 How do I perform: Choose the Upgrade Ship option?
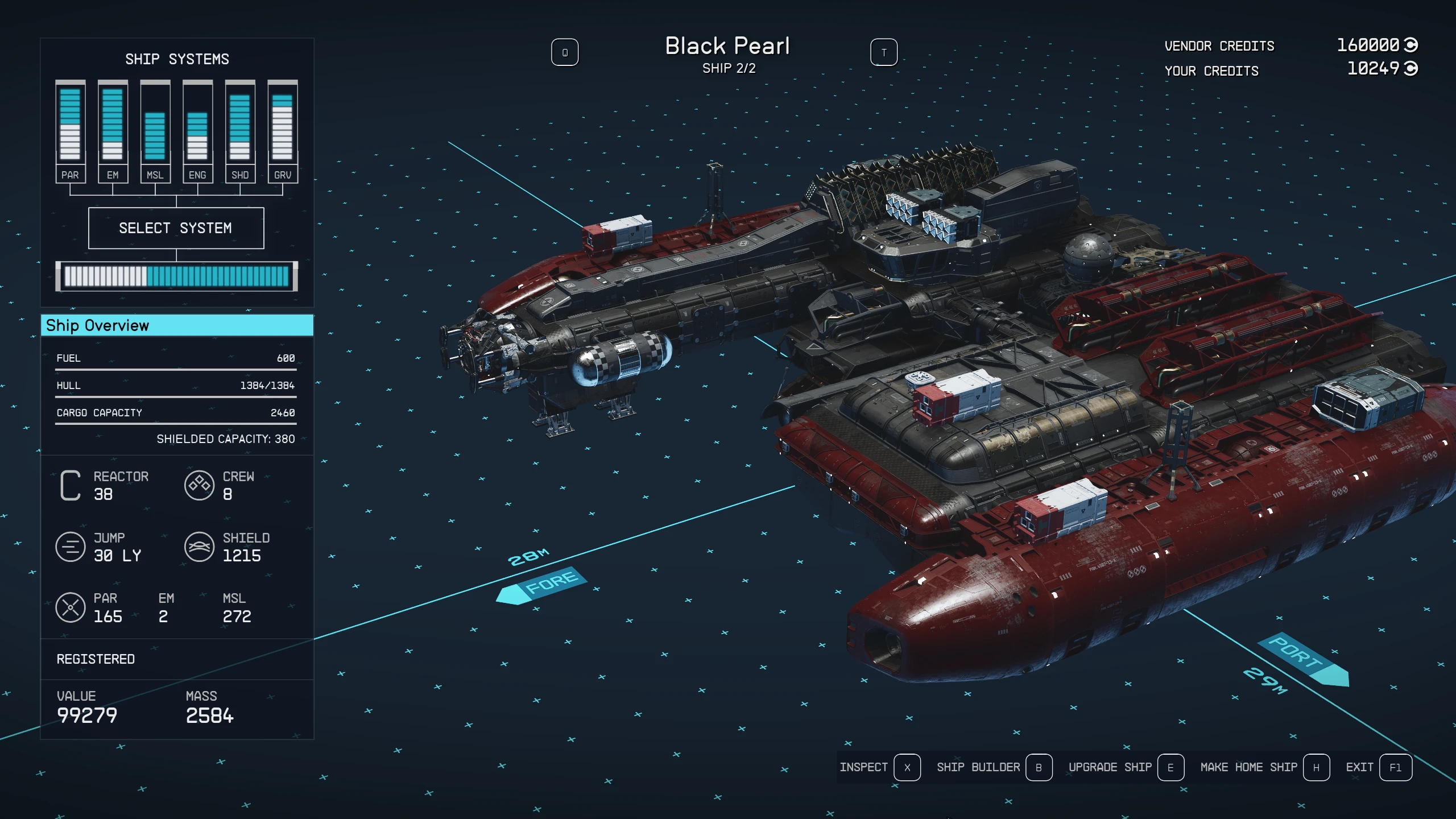point(1126,767)
